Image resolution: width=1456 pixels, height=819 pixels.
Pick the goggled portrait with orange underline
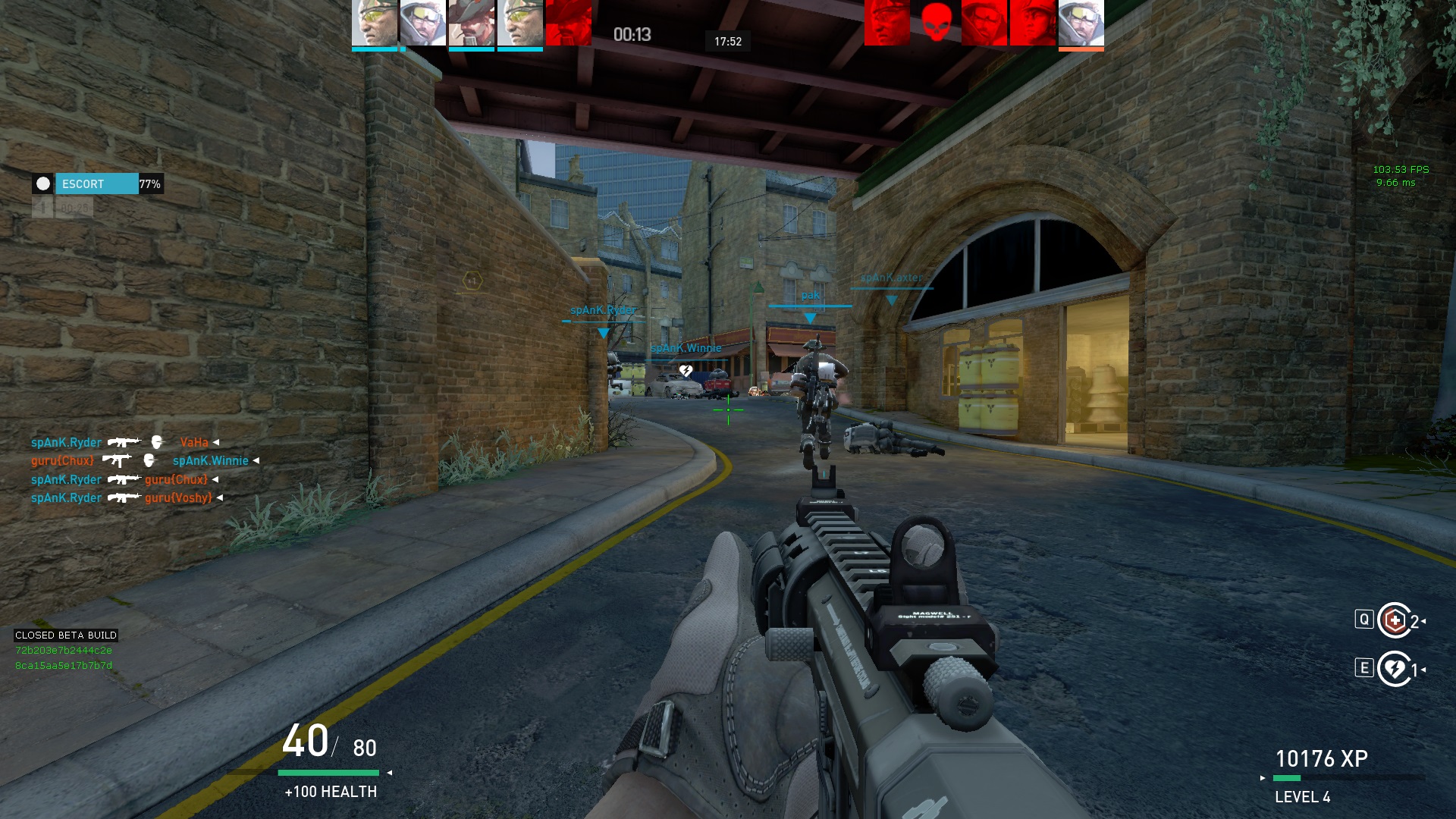click(x=1081, y=23)
